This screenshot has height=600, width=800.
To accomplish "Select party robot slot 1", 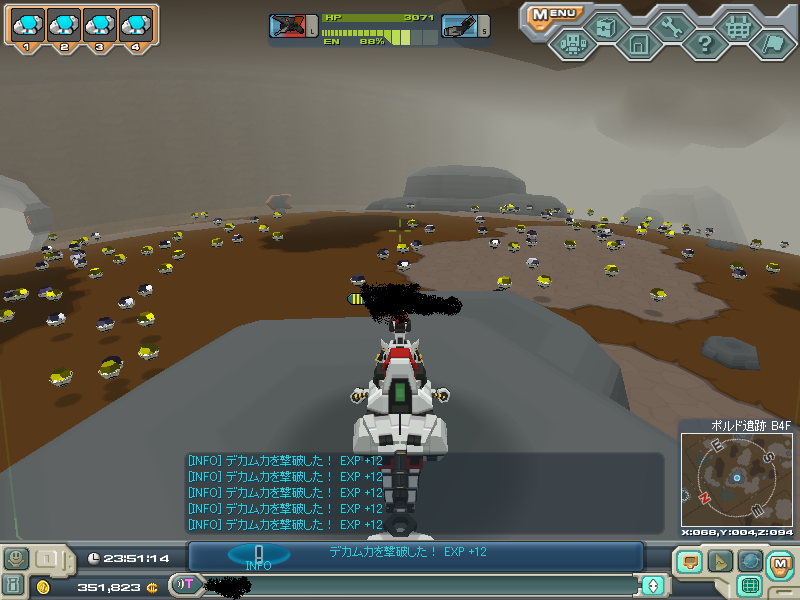I will click(29, 27).
